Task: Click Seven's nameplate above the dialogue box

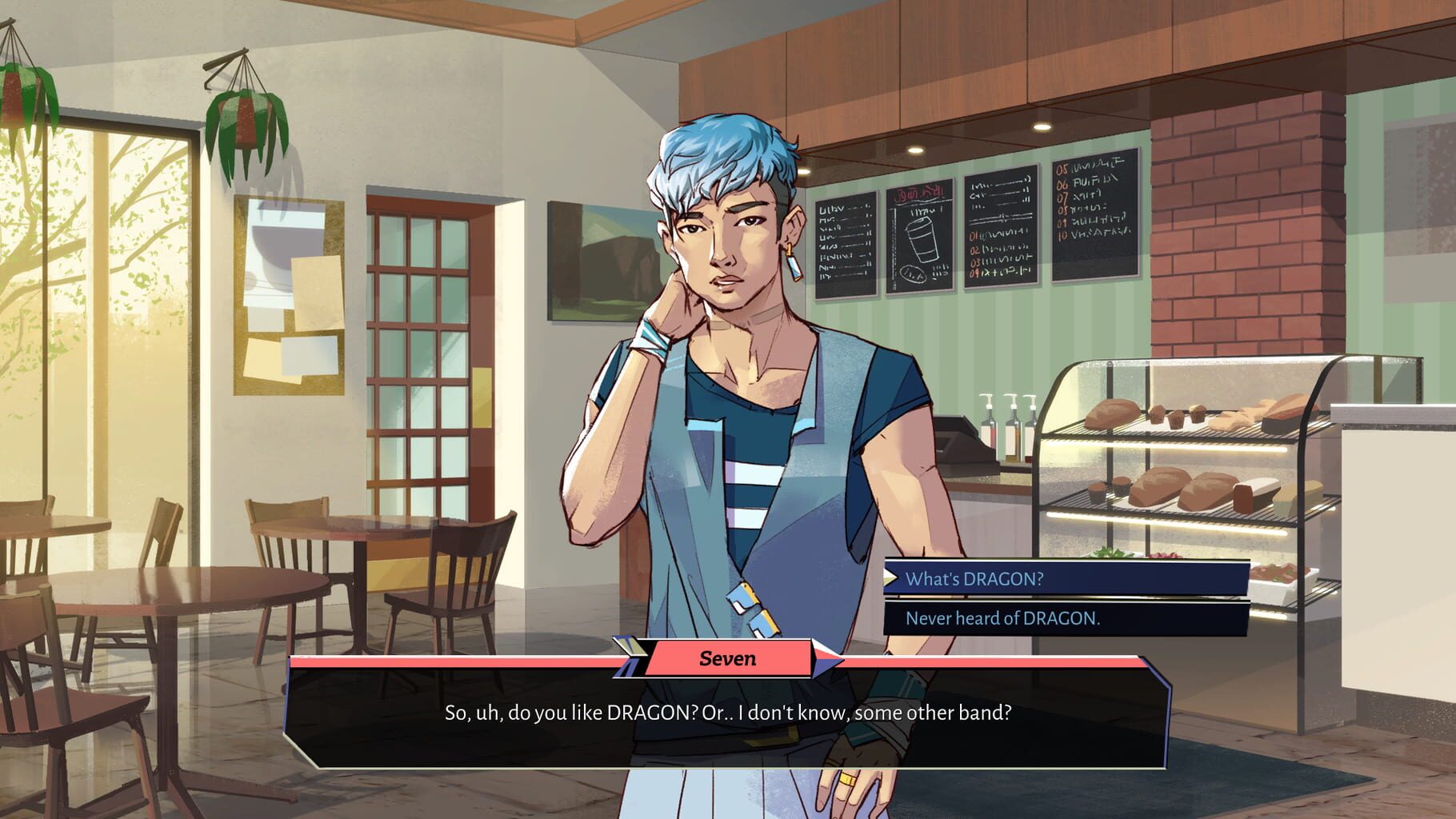Action: [x=730, y=659]
